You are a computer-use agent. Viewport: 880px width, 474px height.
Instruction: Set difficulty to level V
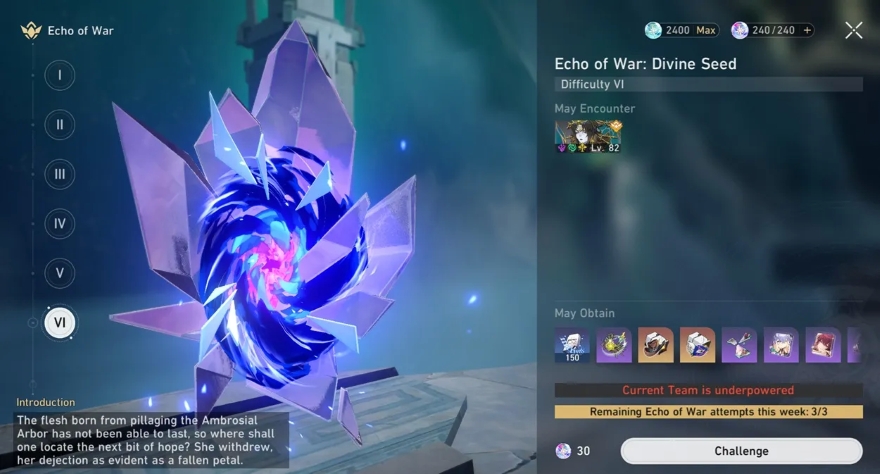coord(60,272)
